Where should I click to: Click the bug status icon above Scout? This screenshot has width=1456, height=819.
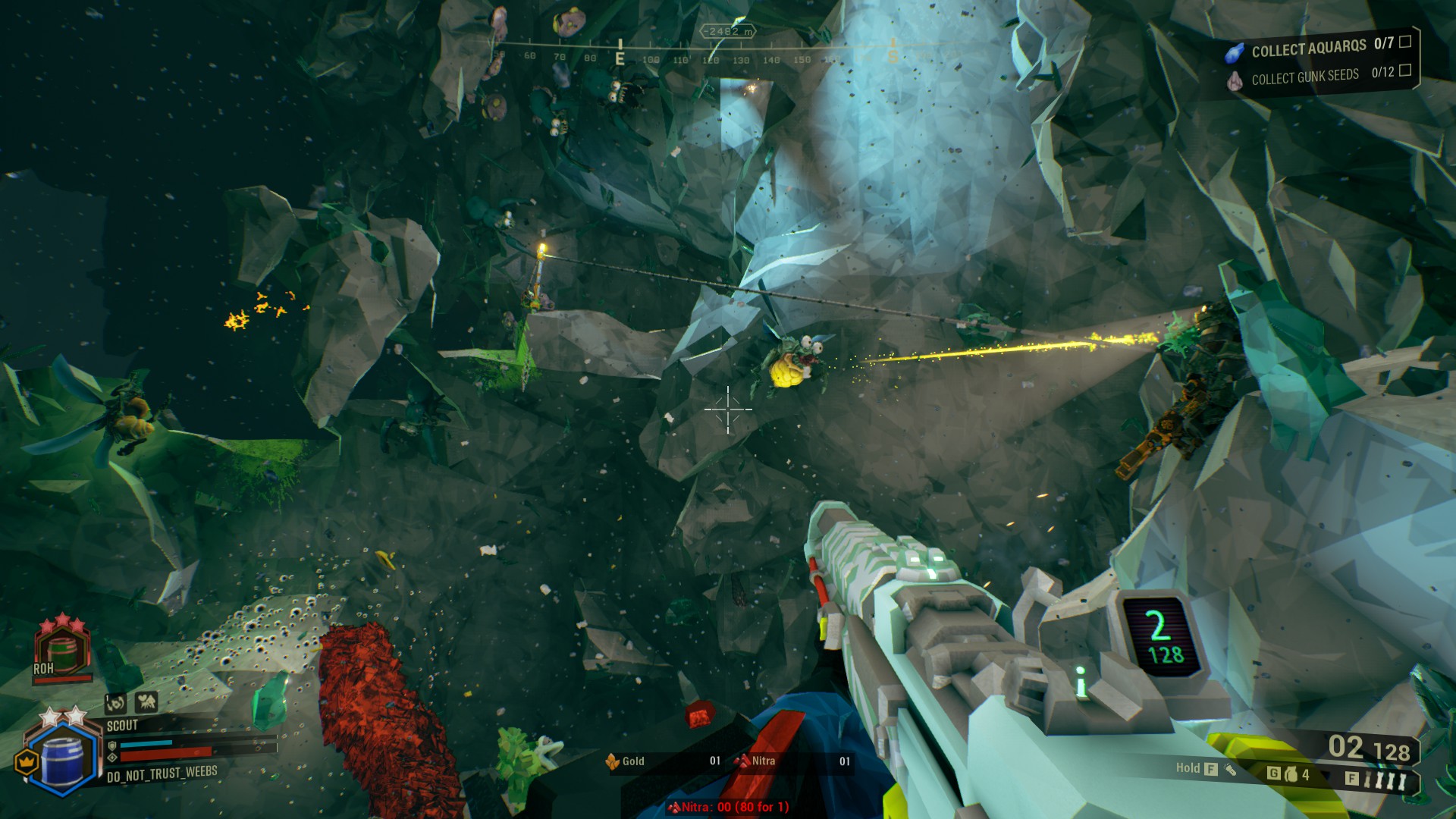pyautogui.click(x=146, y=703)
